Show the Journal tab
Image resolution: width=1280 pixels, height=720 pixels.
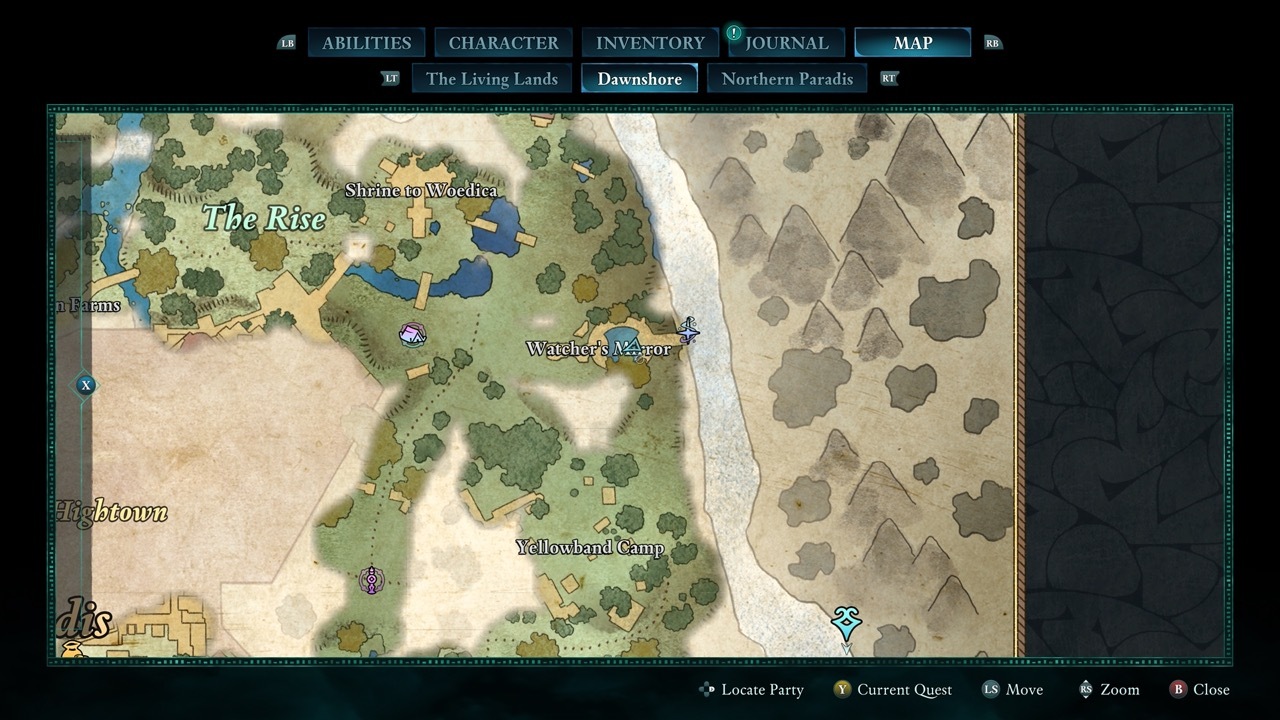pyautogui.click(x=786, y=43)
